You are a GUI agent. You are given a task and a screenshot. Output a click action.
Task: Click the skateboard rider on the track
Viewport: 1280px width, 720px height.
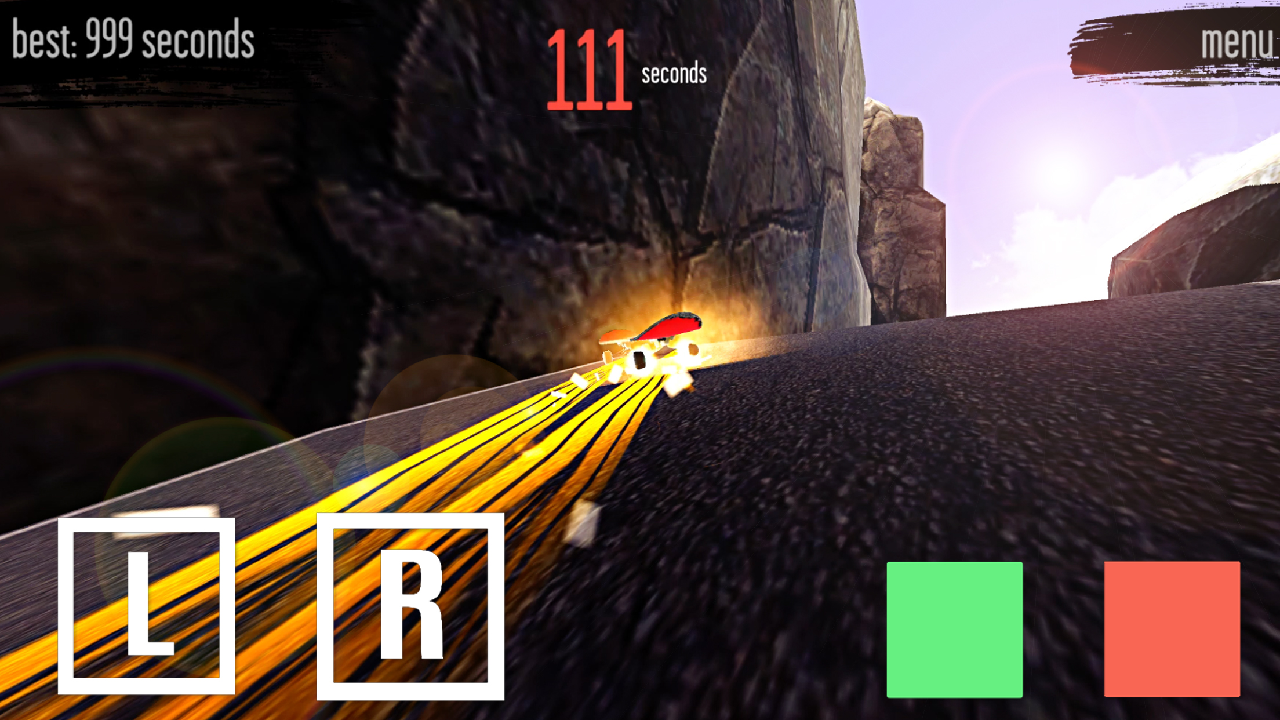655,340
